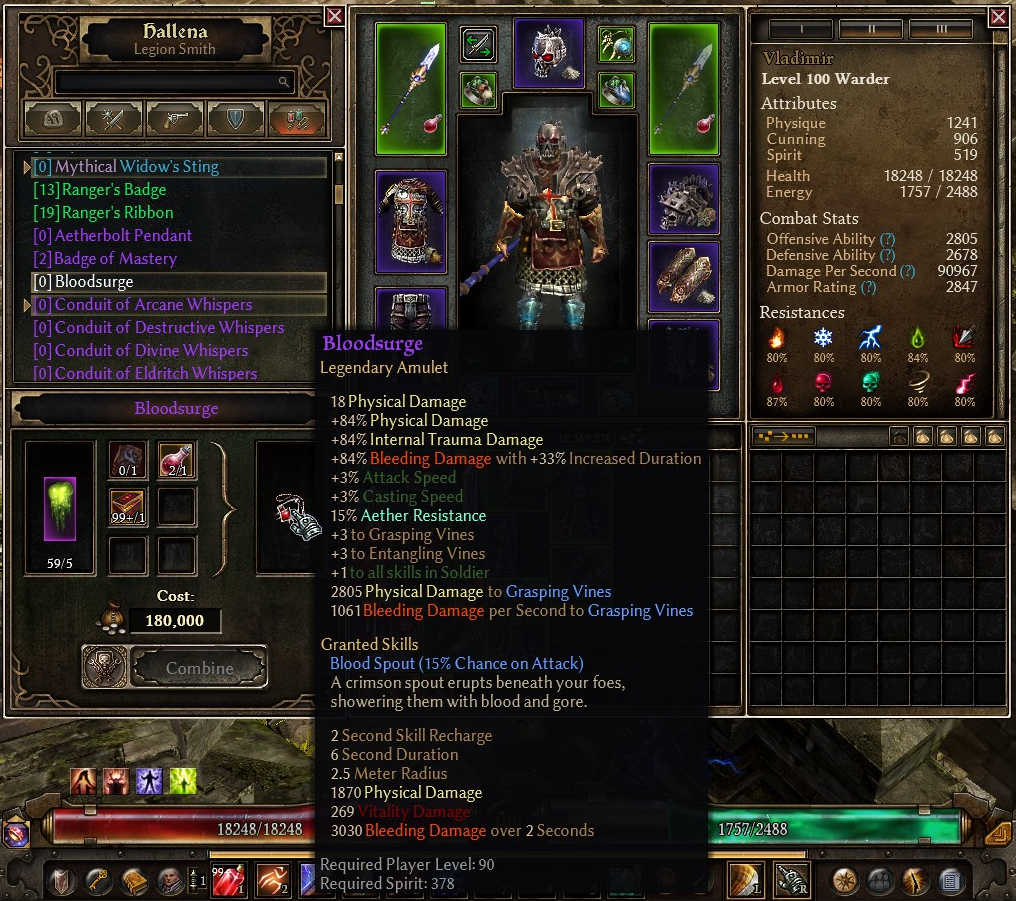
Task: Show the shield armor blueprint category
Action: point(236,119)
